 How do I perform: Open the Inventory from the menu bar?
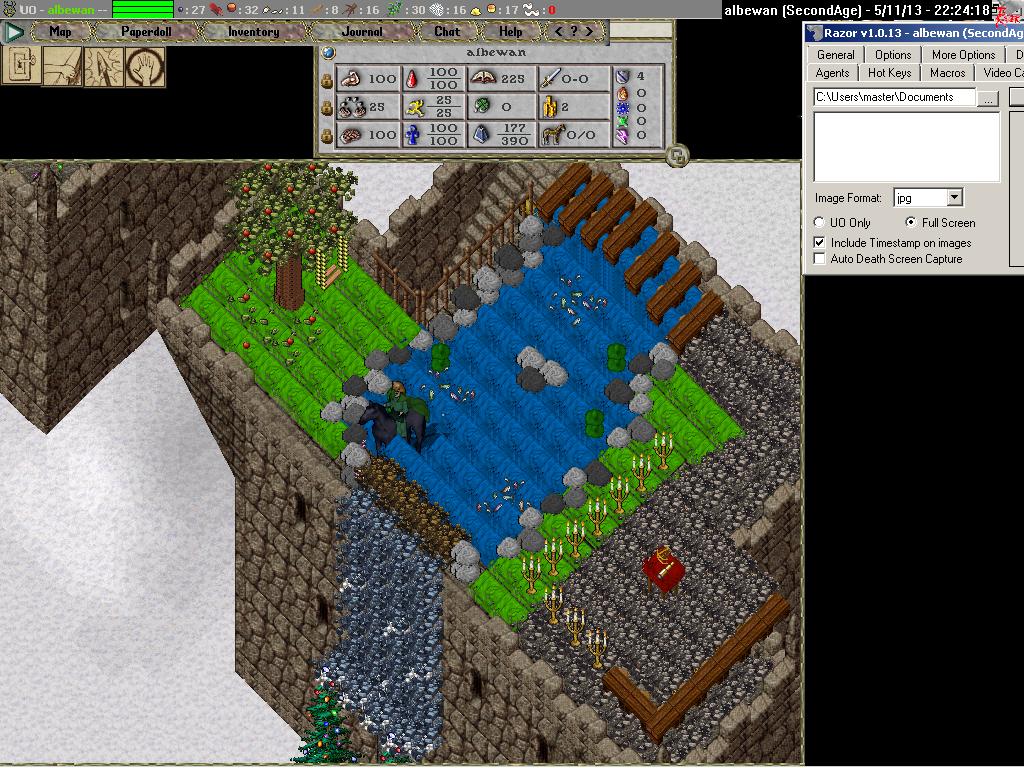click(x=253, y=31)
